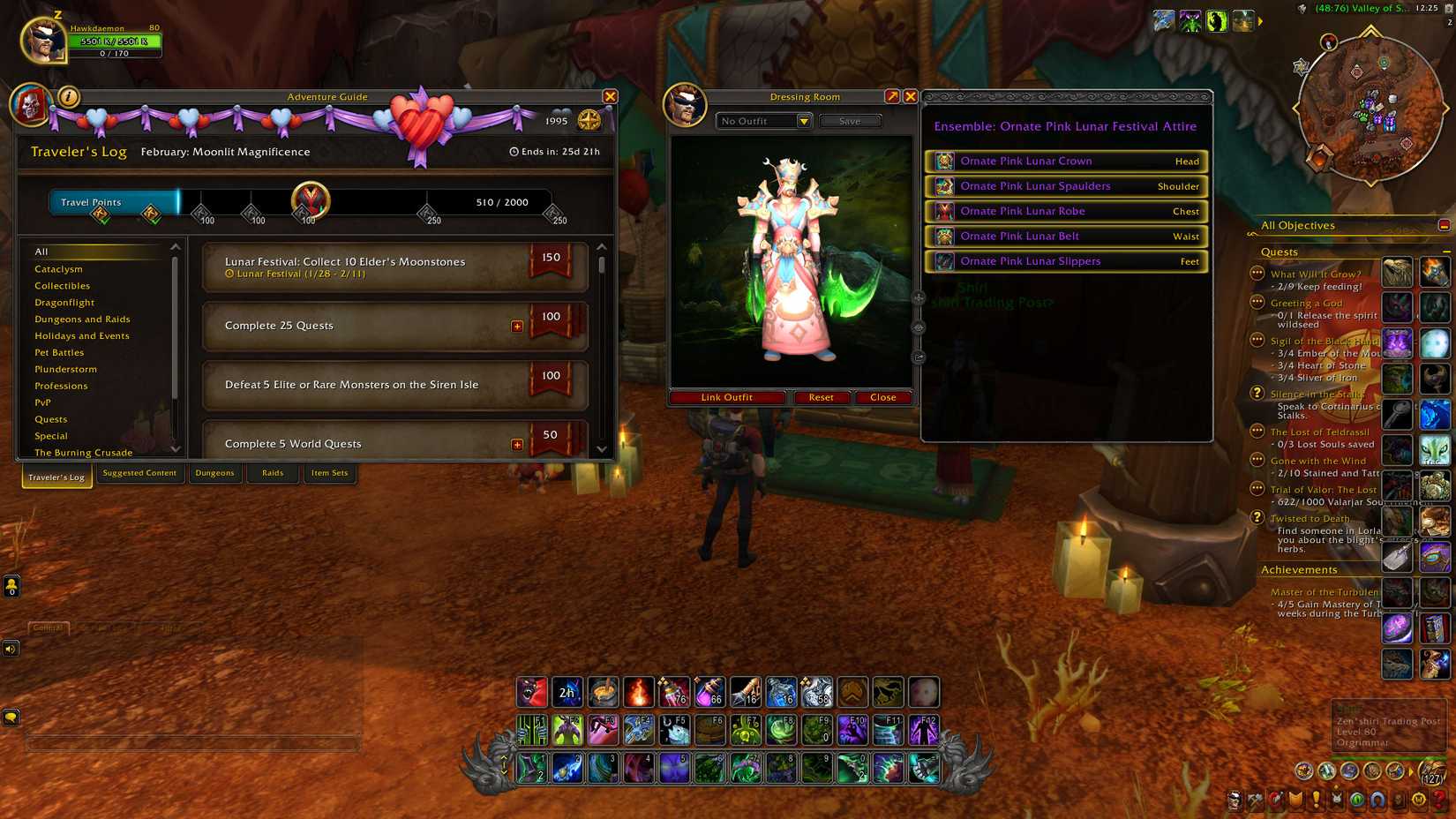The image size is (1456, 819).
Task: Switch to the Suggested Content tab
Action: (139, 473)
